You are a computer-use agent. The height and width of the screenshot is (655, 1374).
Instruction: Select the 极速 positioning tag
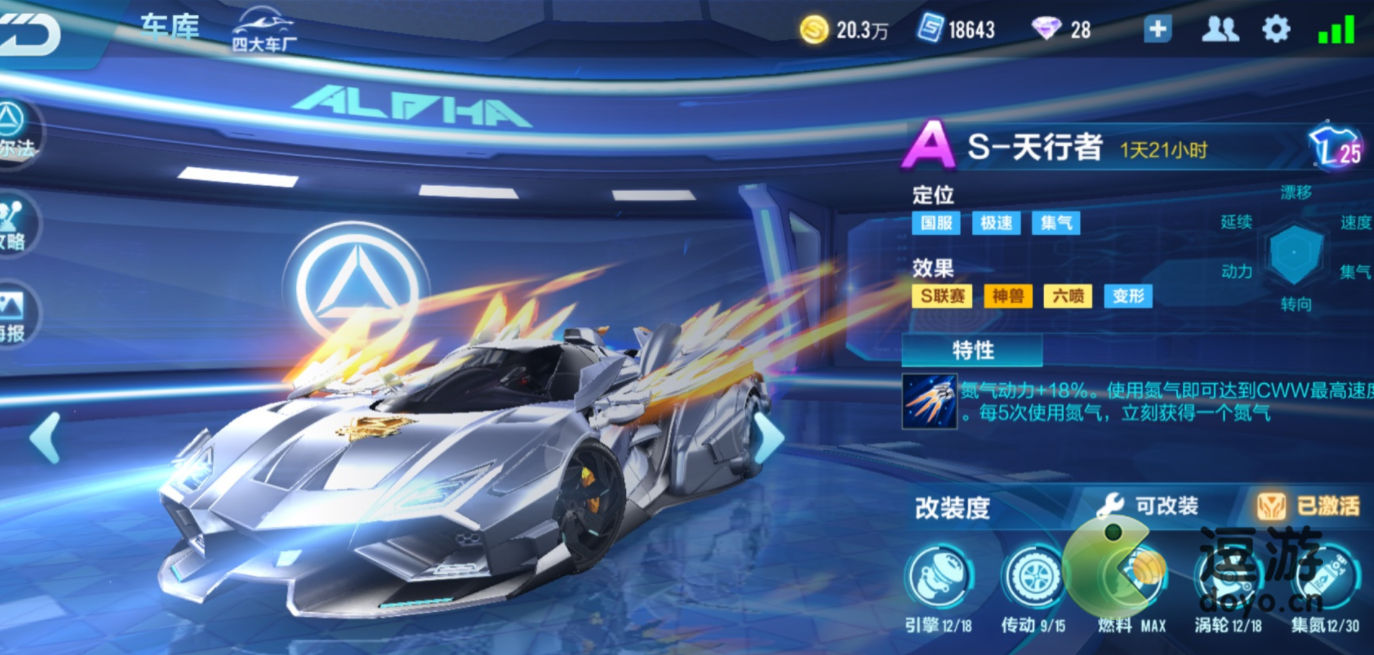[996, 223]
